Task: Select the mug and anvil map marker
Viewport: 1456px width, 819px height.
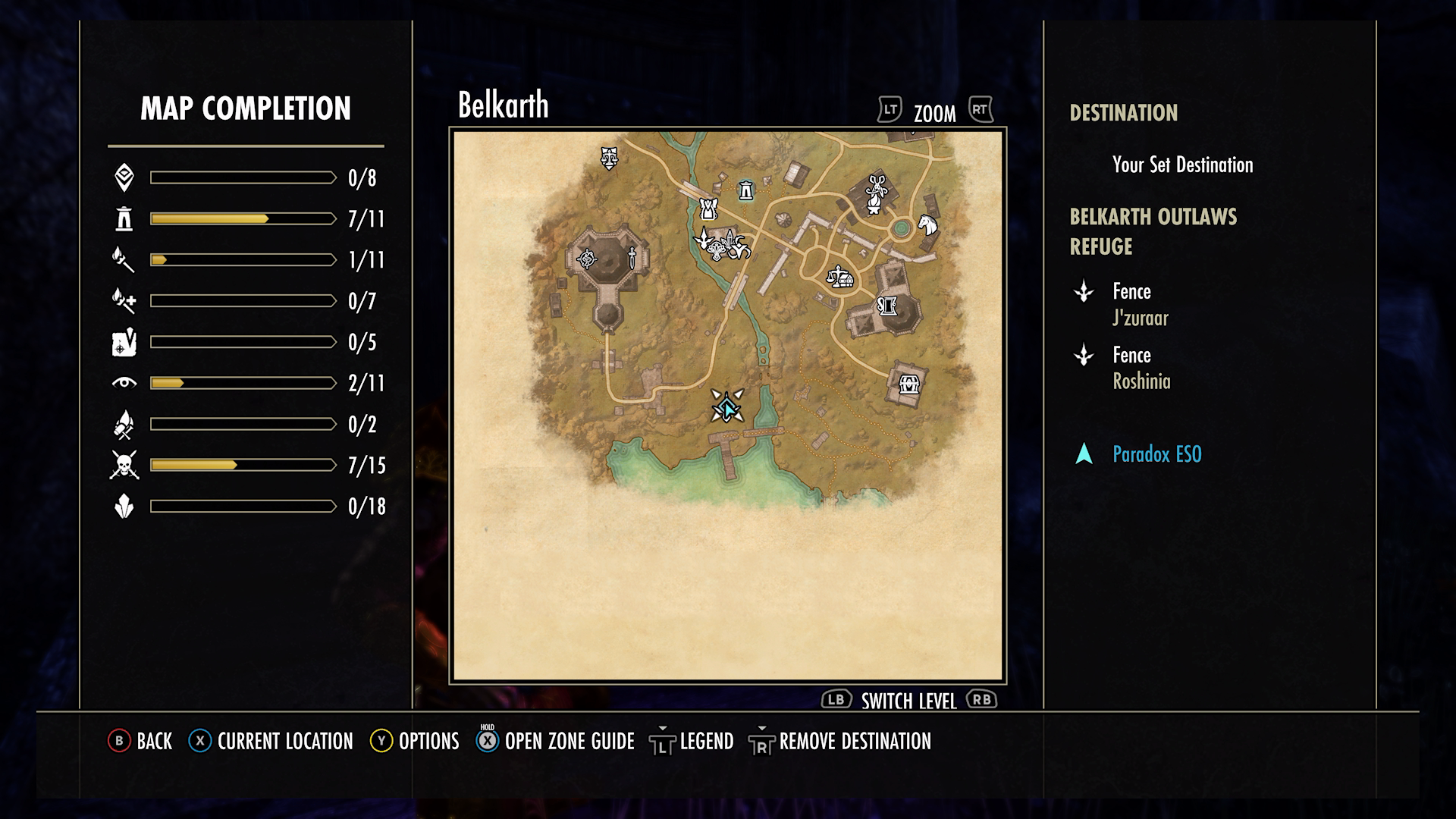Action: click(887, 306)
